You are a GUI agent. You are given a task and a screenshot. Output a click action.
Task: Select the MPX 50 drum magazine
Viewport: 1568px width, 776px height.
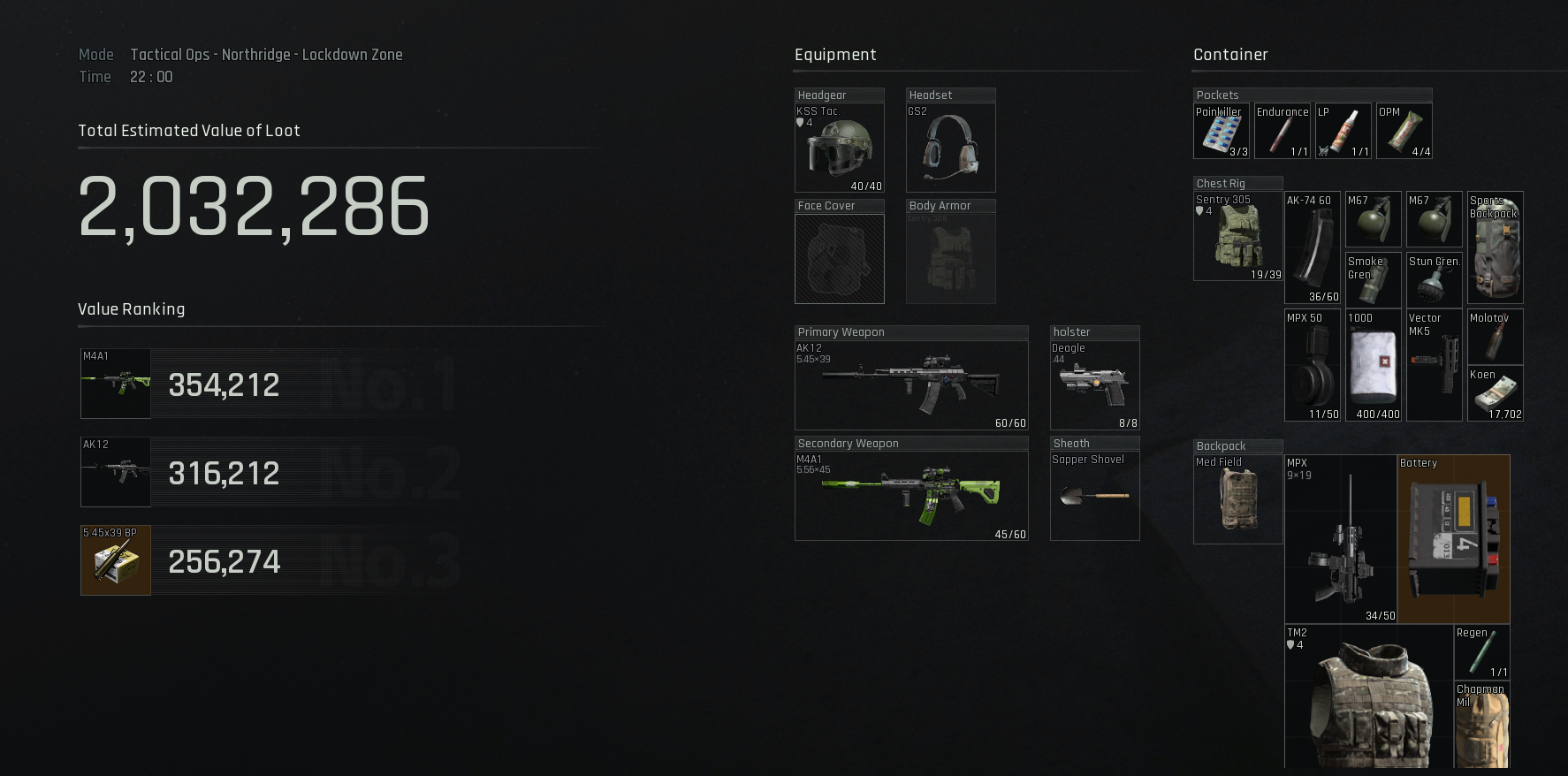pyautogui.click(x=1312, y=365)
